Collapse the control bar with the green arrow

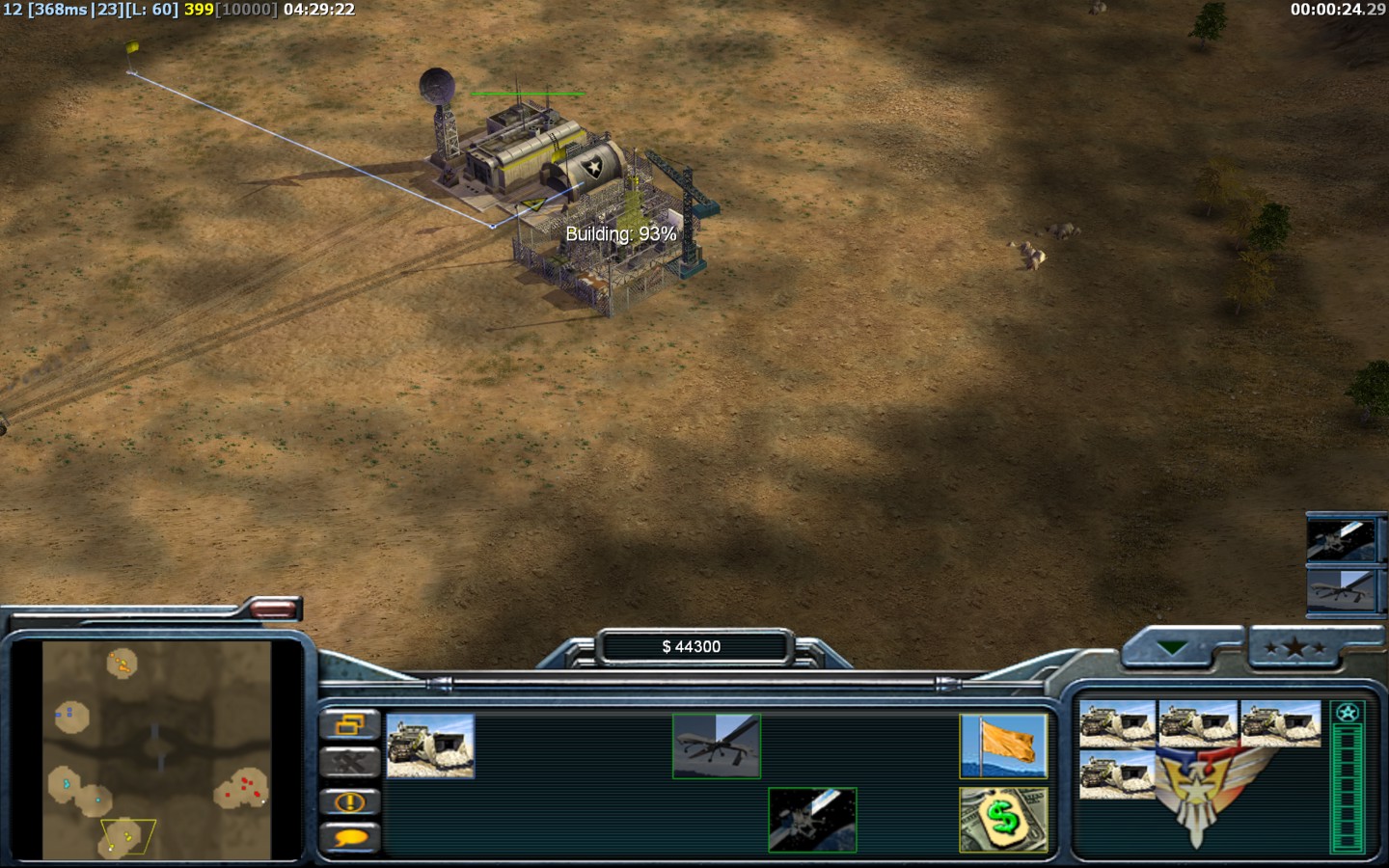click(x=1173, y=648)
